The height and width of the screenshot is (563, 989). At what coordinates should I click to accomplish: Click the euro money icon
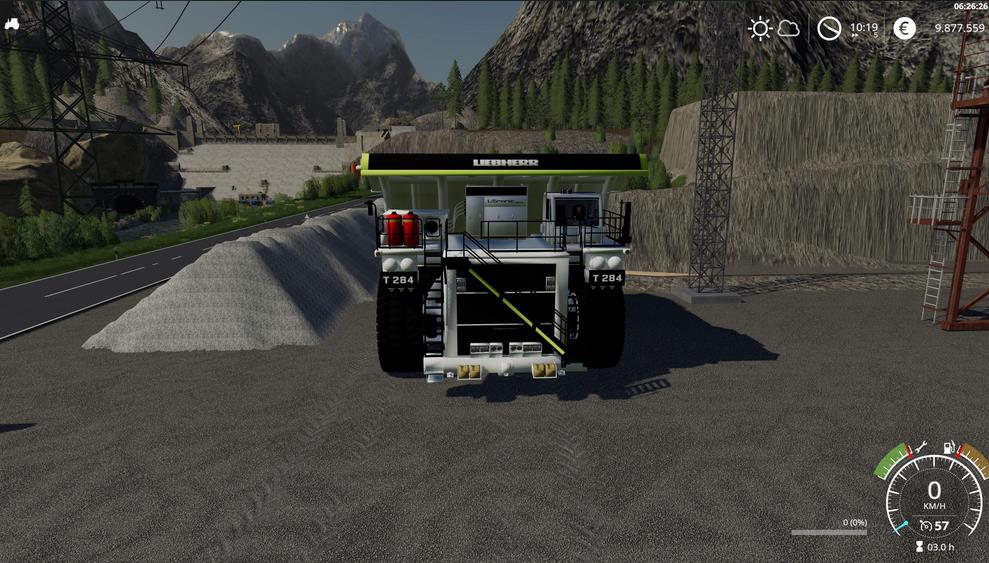[905, 28]
